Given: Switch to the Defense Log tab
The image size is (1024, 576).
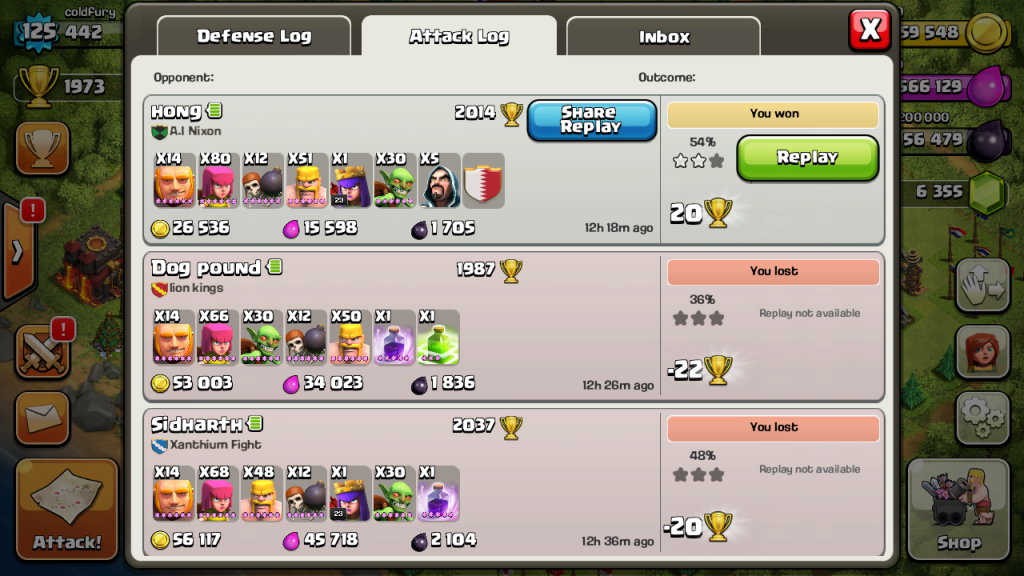Looking at the screenshot, I should click(x=254, y=37).
